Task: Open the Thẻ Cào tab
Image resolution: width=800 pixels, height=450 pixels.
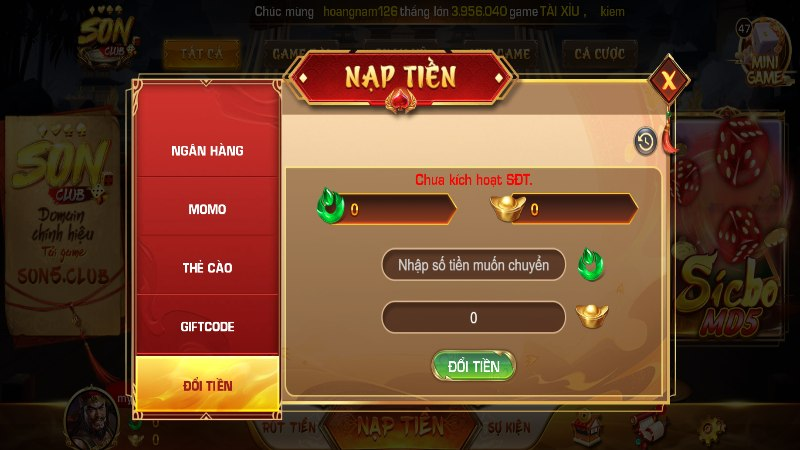Action: click(207, 268)
